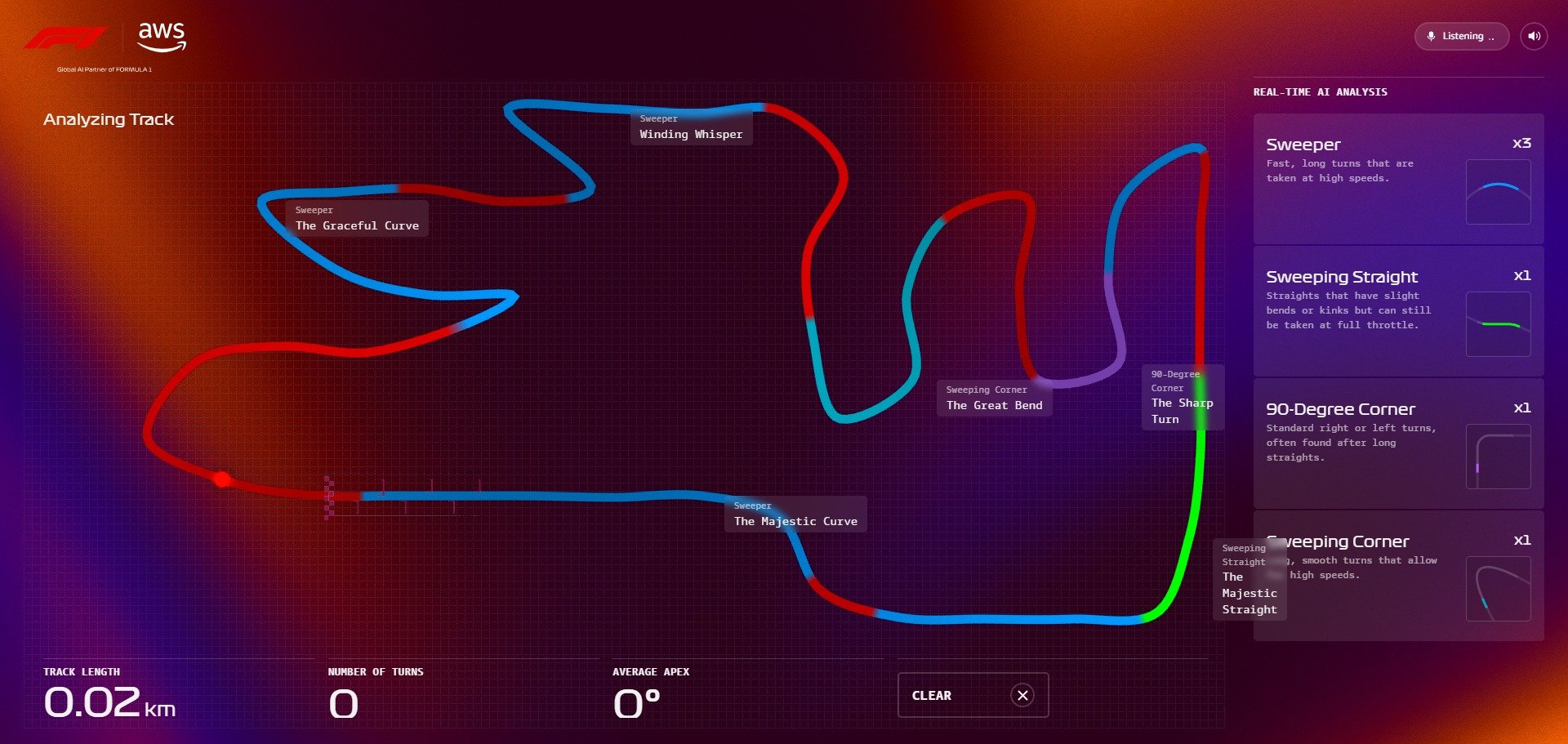Screen dimensions: 1568x744
Task: Expand the 90-Degree Corner analysis card
Action: click(1397, 443)
